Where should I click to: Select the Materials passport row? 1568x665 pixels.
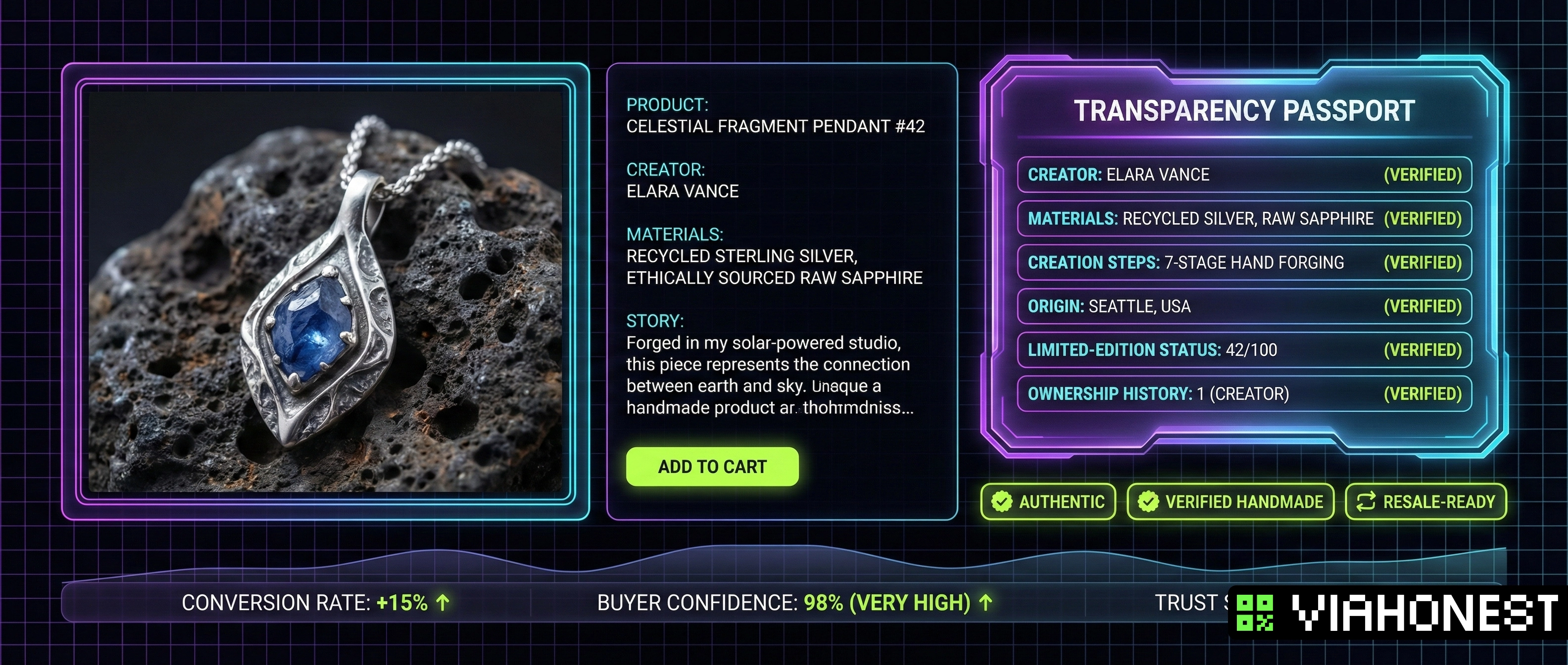click(1244, 218)
